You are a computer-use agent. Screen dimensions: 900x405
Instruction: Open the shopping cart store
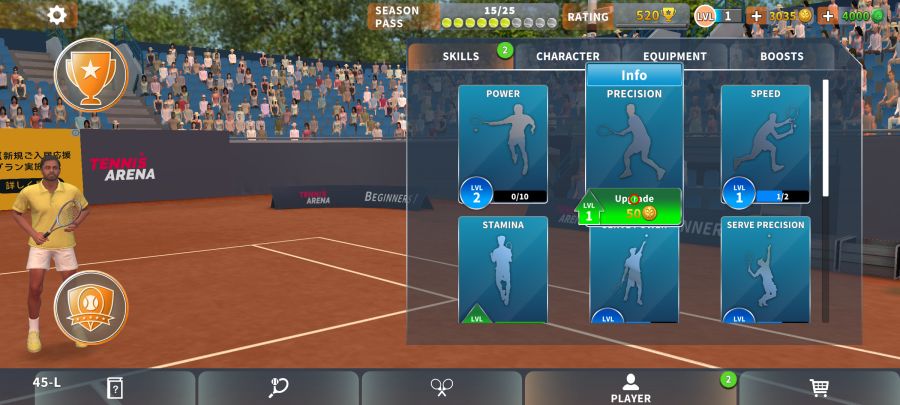click(x=819, y=388)
